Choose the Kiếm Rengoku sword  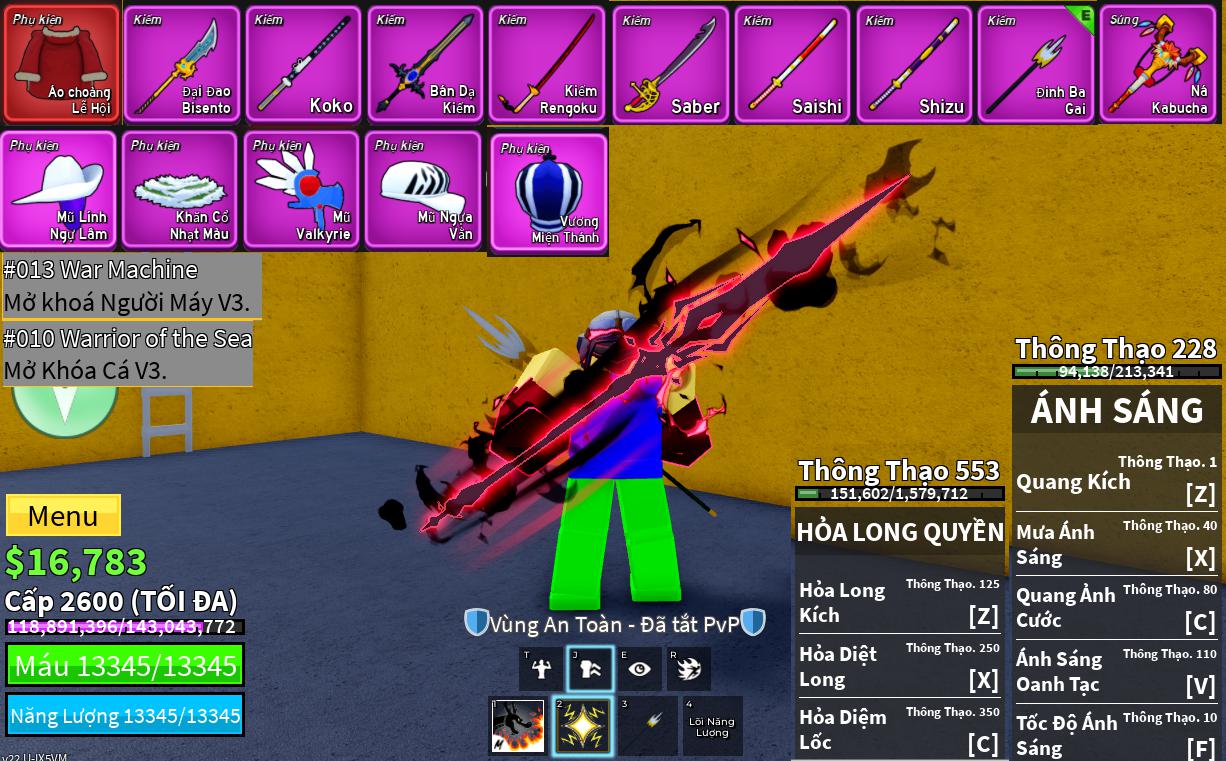tap(547, 64)
